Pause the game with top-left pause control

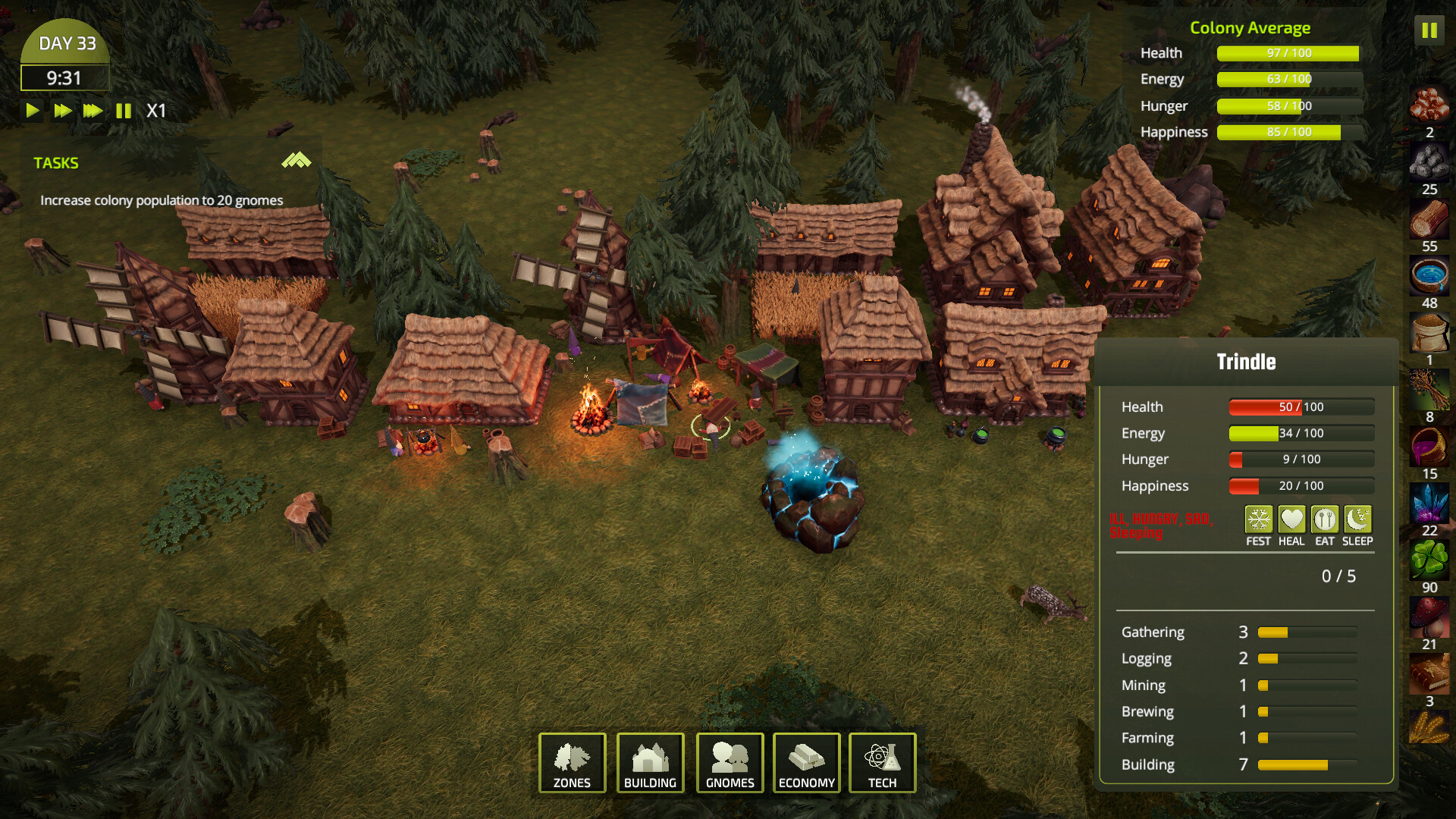(x=124, y=111)
